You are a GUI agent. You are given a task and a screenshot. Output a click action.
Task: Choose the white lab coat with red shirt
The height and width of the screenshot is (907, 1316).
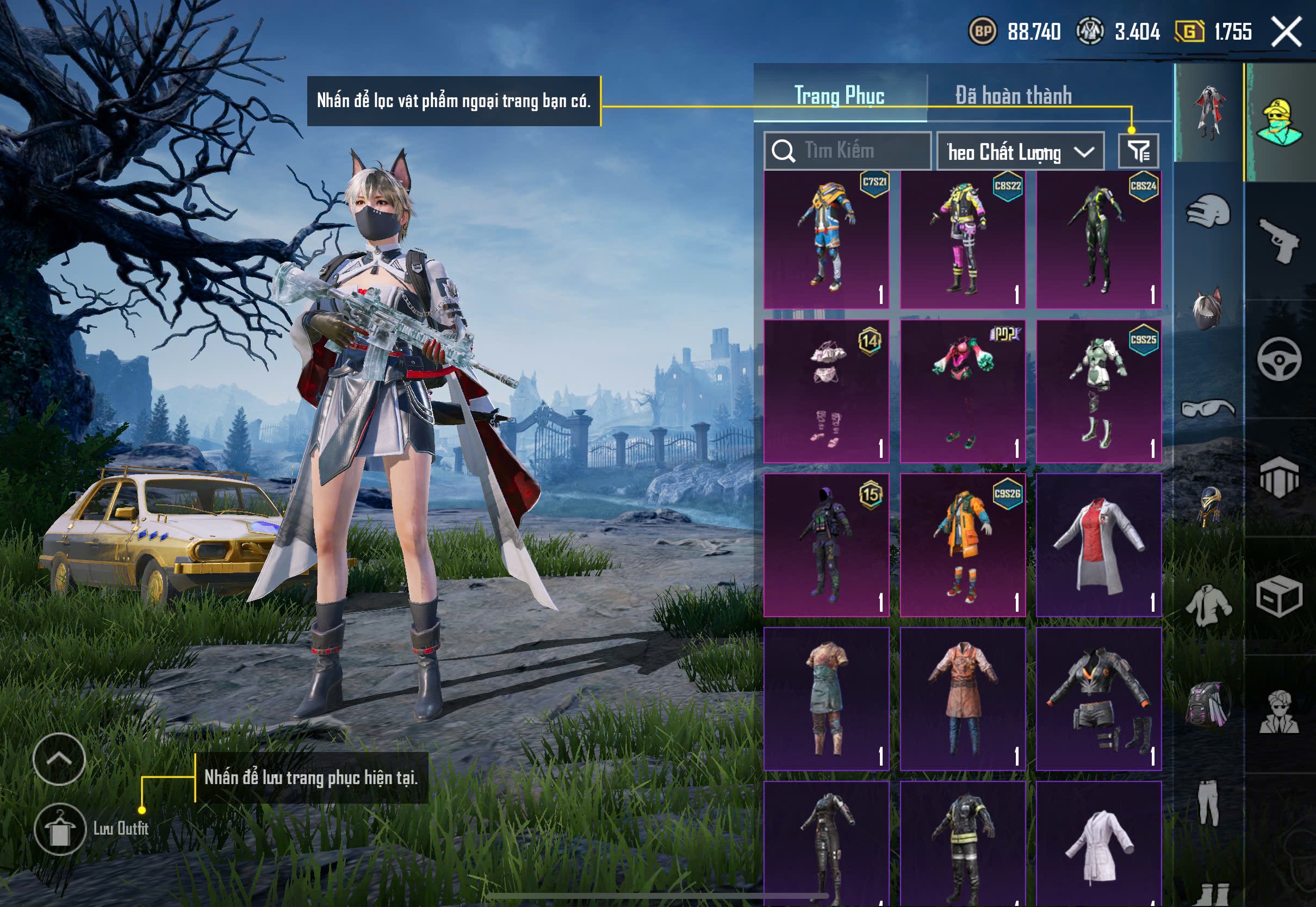click(x=1098, y=545)
